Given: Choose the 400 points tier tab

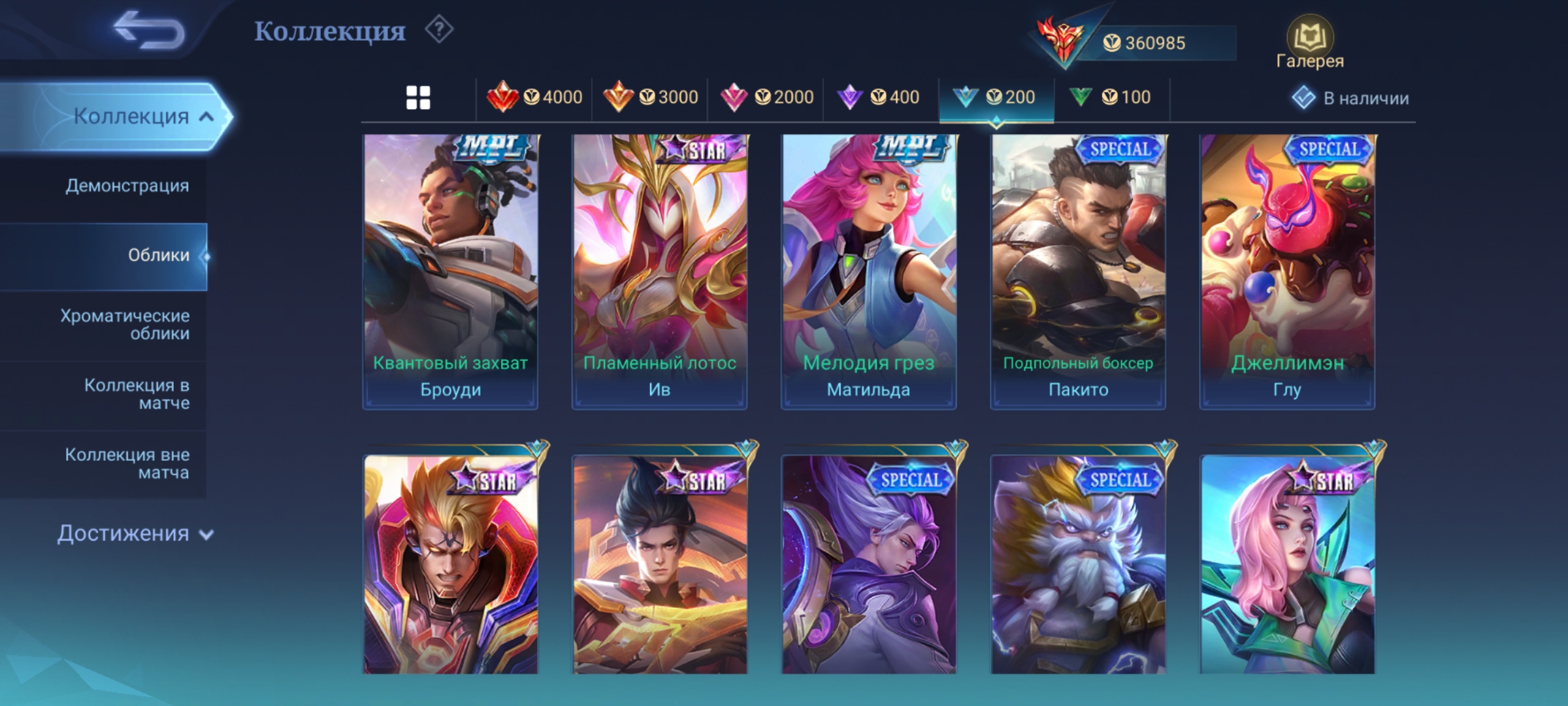Looking at the screenshot, I should coord(880,98).
